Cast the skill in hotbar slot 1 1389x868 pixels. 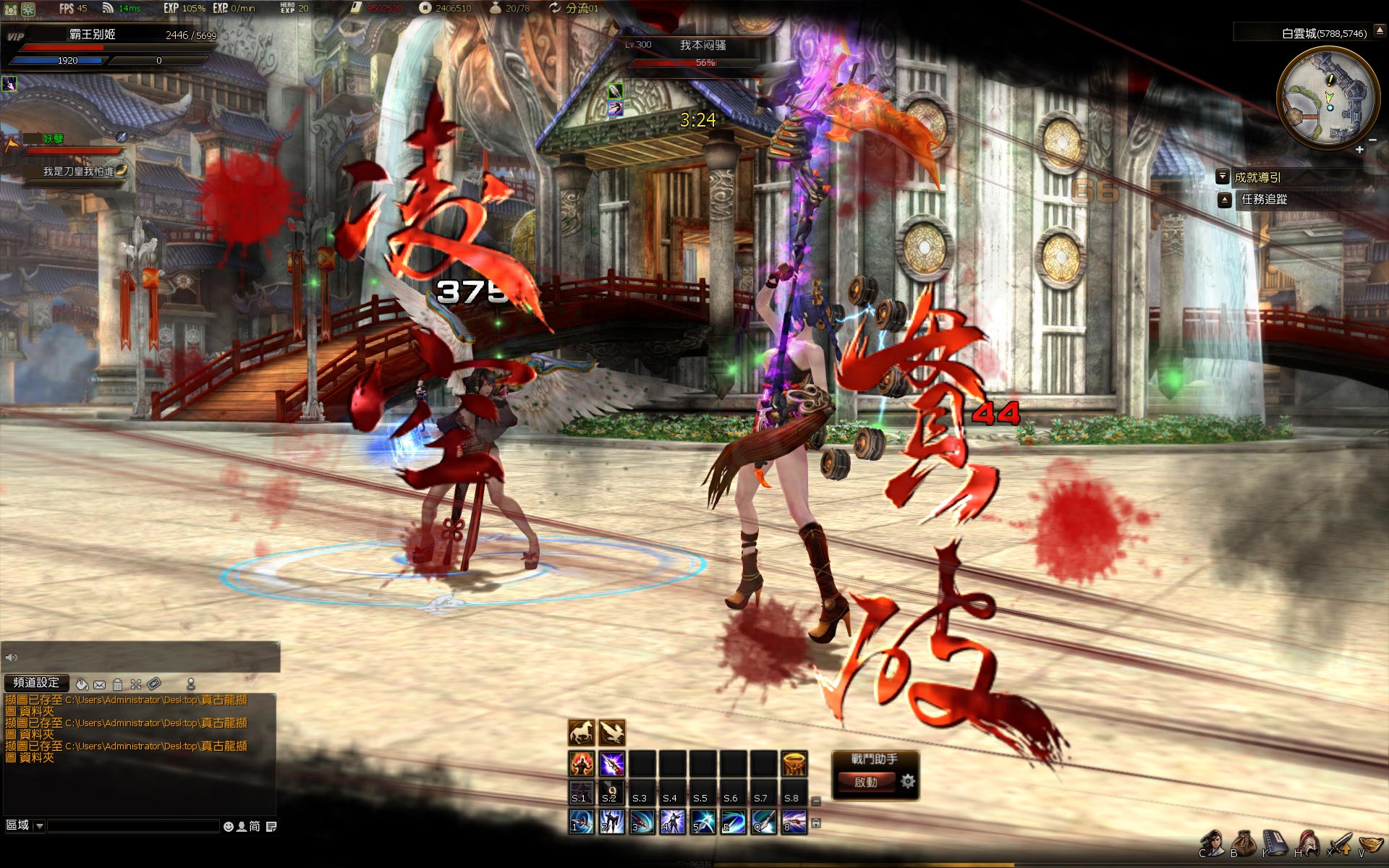click(582, 822)
